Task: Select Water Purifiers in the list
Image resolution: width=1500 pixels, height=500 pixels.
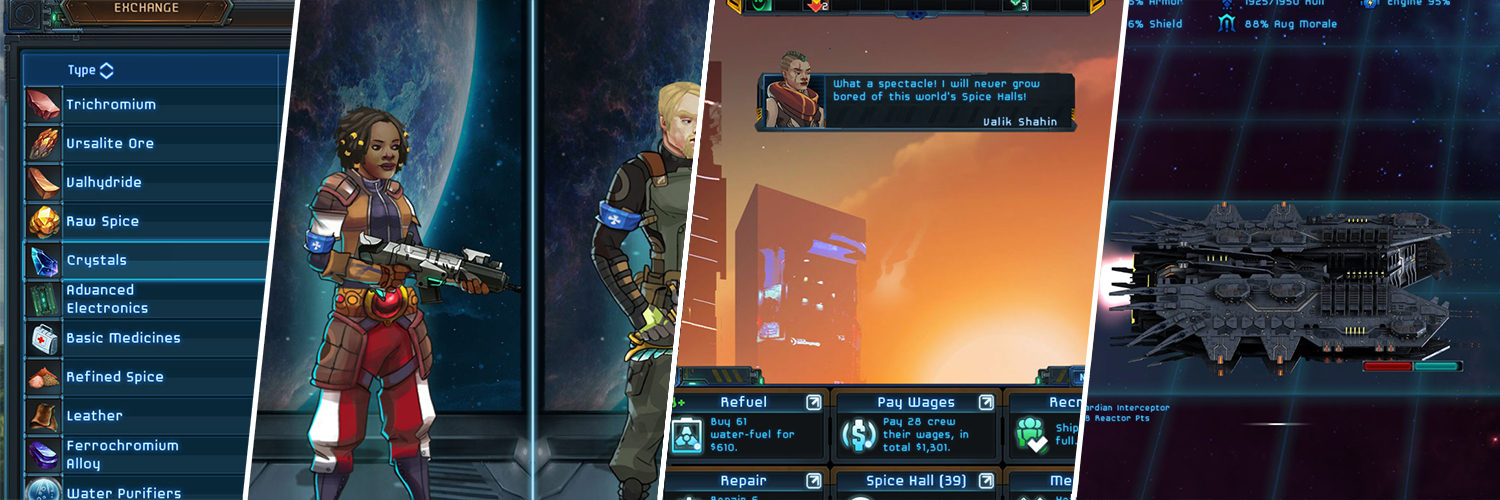Action: tap(123, 491)
